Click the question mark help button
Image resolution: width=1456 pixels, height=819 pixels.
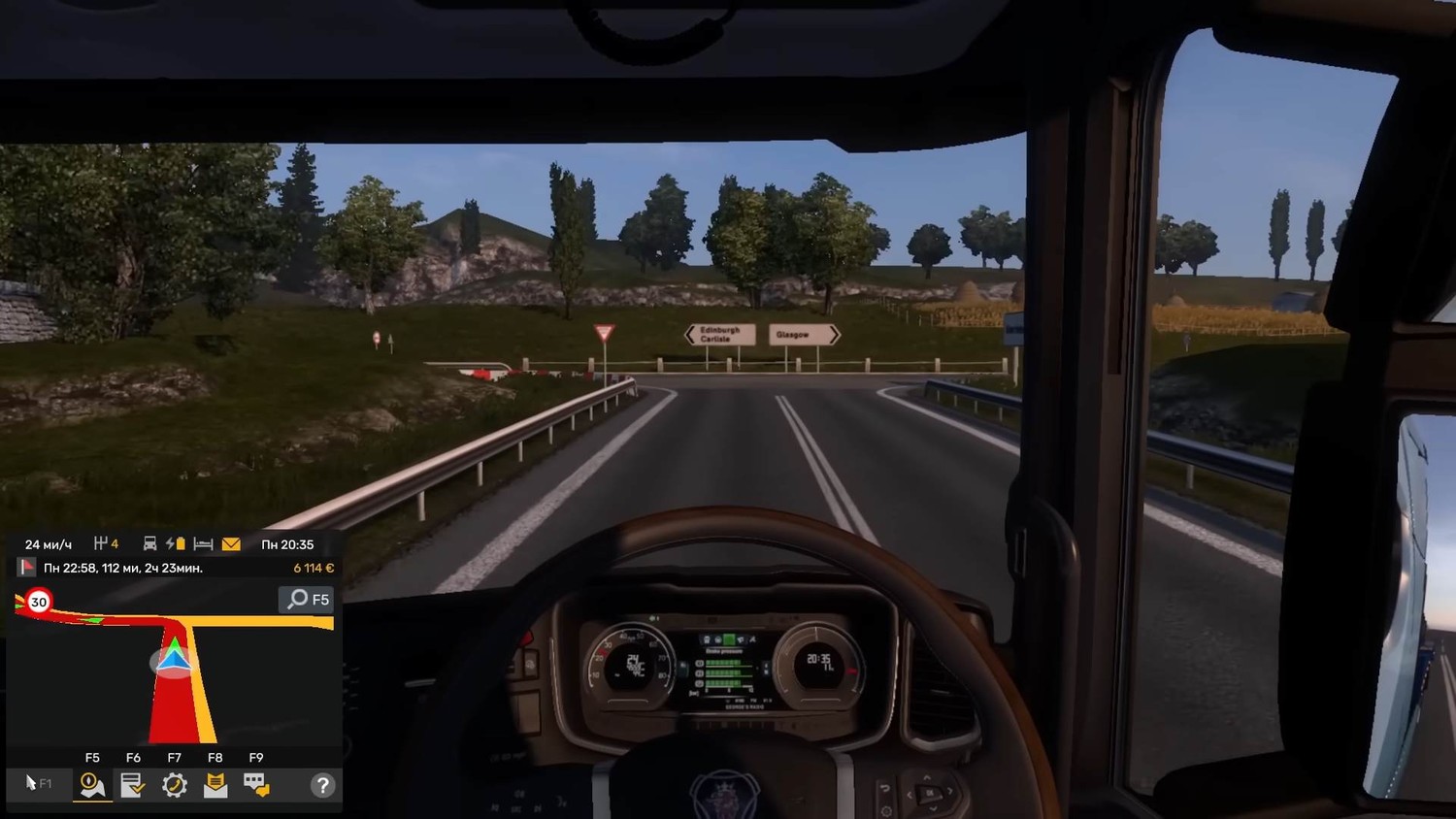point(322,785)
